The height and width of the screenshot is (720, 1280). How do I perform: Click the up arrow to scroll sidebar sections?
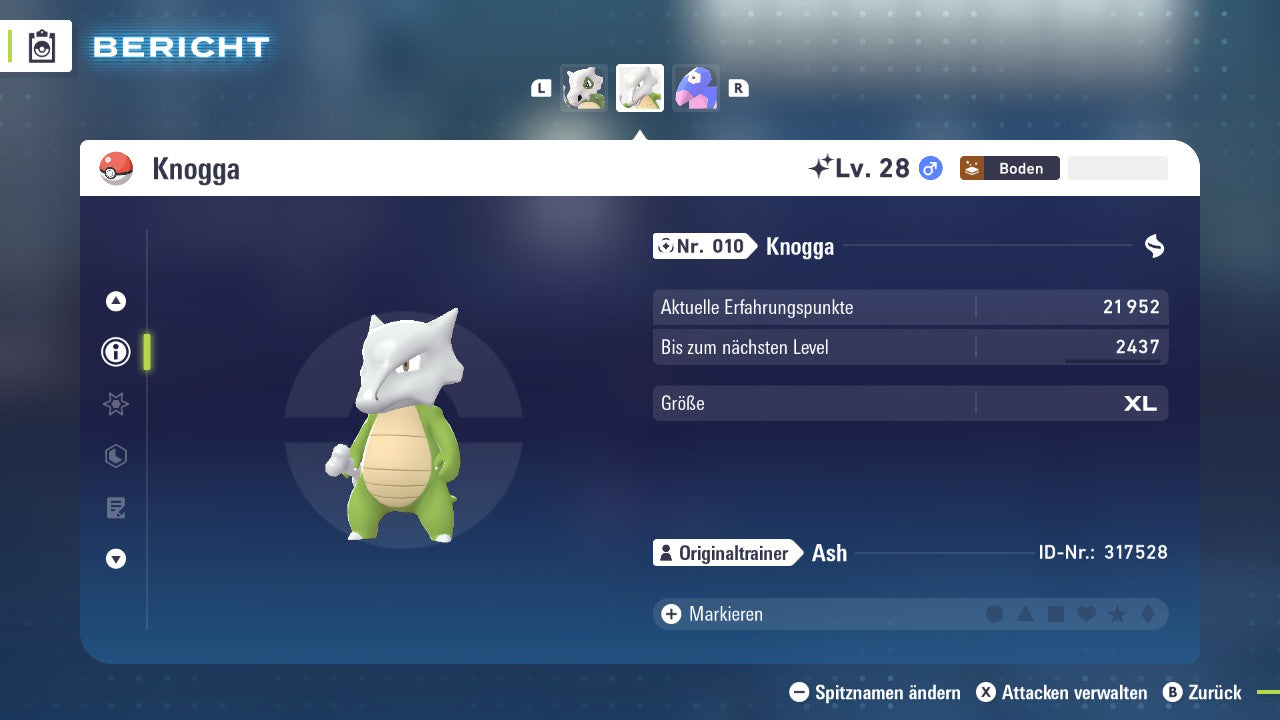click(115, 299)
